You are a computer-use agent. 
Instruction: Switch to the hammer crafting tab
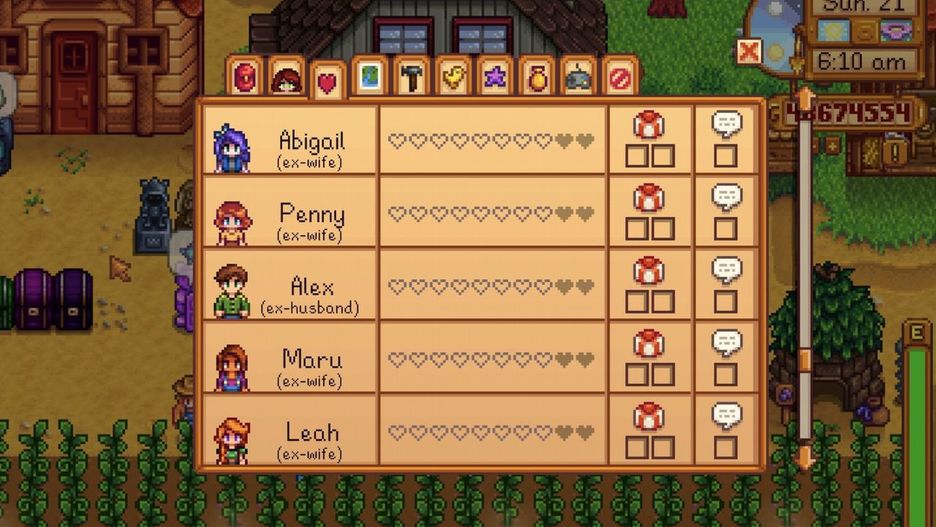pos(411,77)
